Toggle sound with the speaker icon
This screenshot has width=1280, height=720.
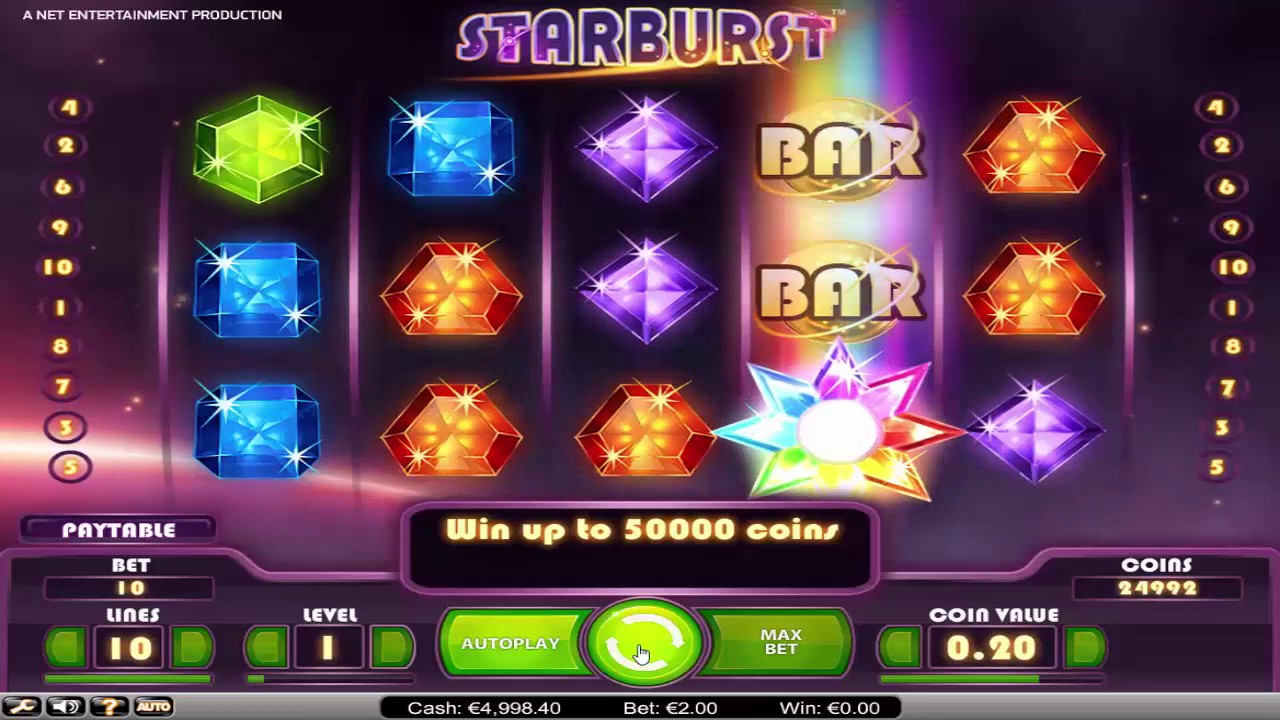[66, 707]
